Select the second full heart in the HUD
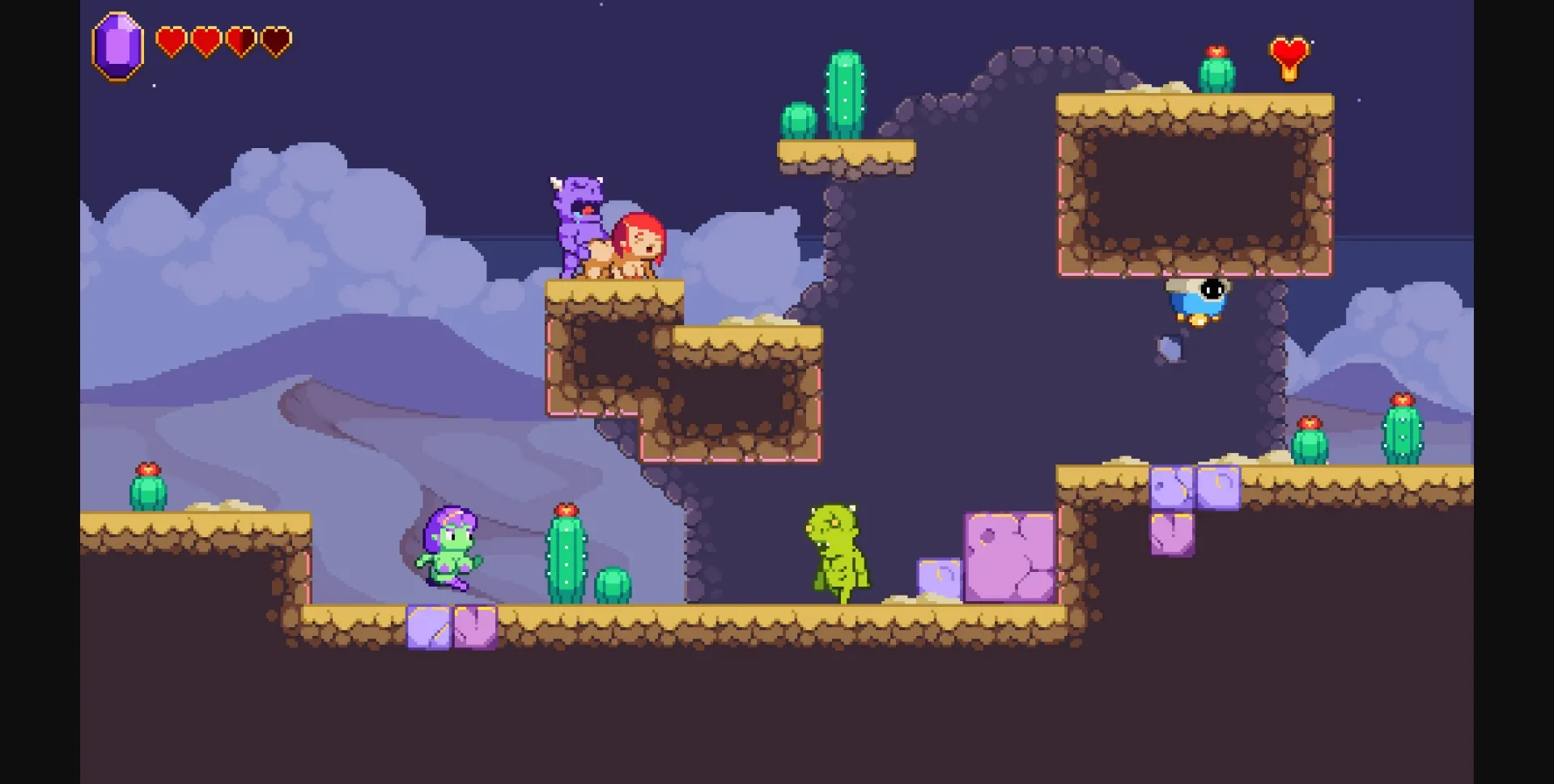 pyautogui.click(x=206, y=40)
